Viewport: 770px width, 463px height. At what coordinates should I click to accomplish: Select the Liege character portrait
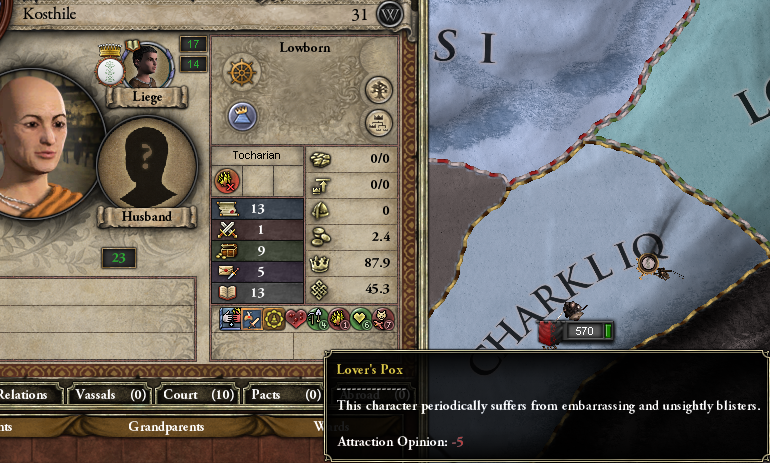[x=145, y=65]
